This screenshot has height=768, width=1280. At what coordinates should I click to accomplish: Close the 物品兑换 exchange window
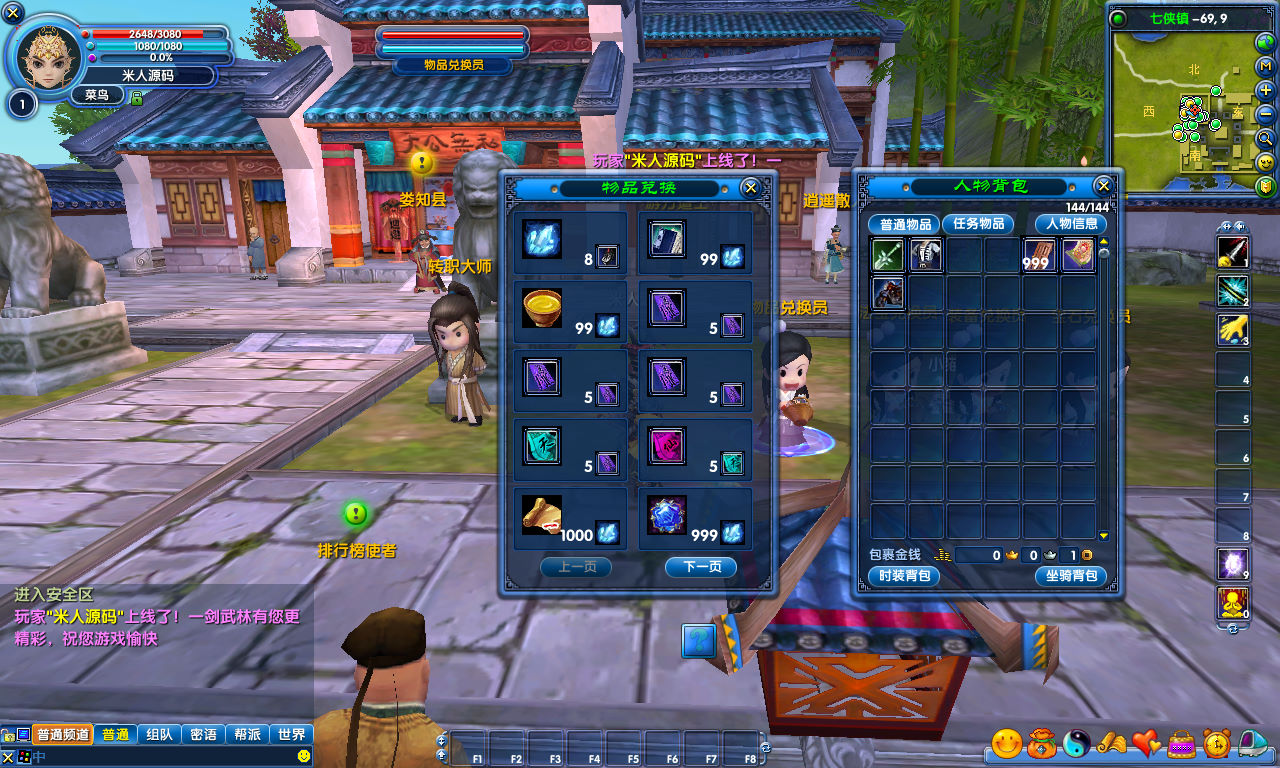[750, 187]
